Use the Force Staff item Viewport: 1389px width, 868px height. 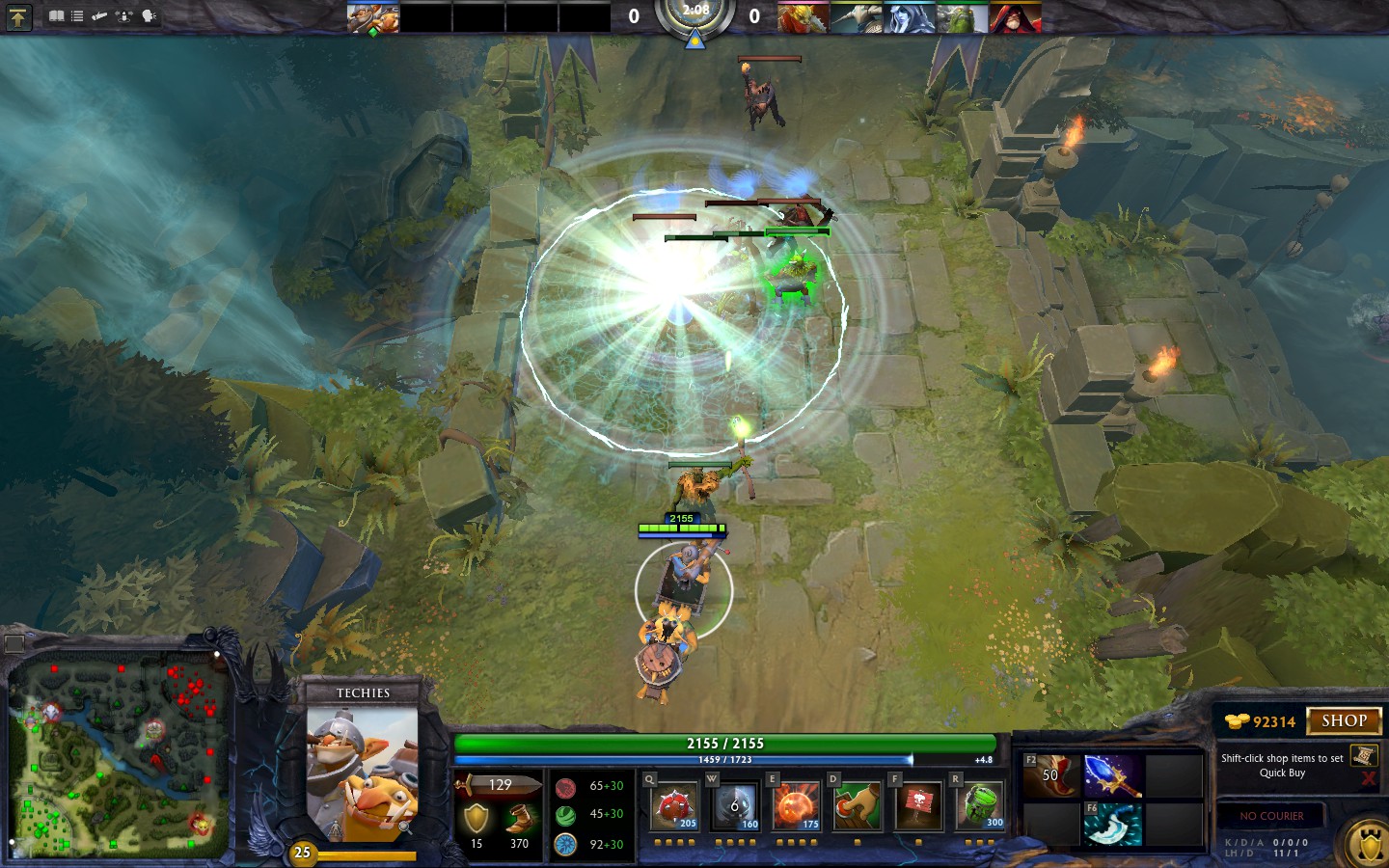pos(1113,825)
